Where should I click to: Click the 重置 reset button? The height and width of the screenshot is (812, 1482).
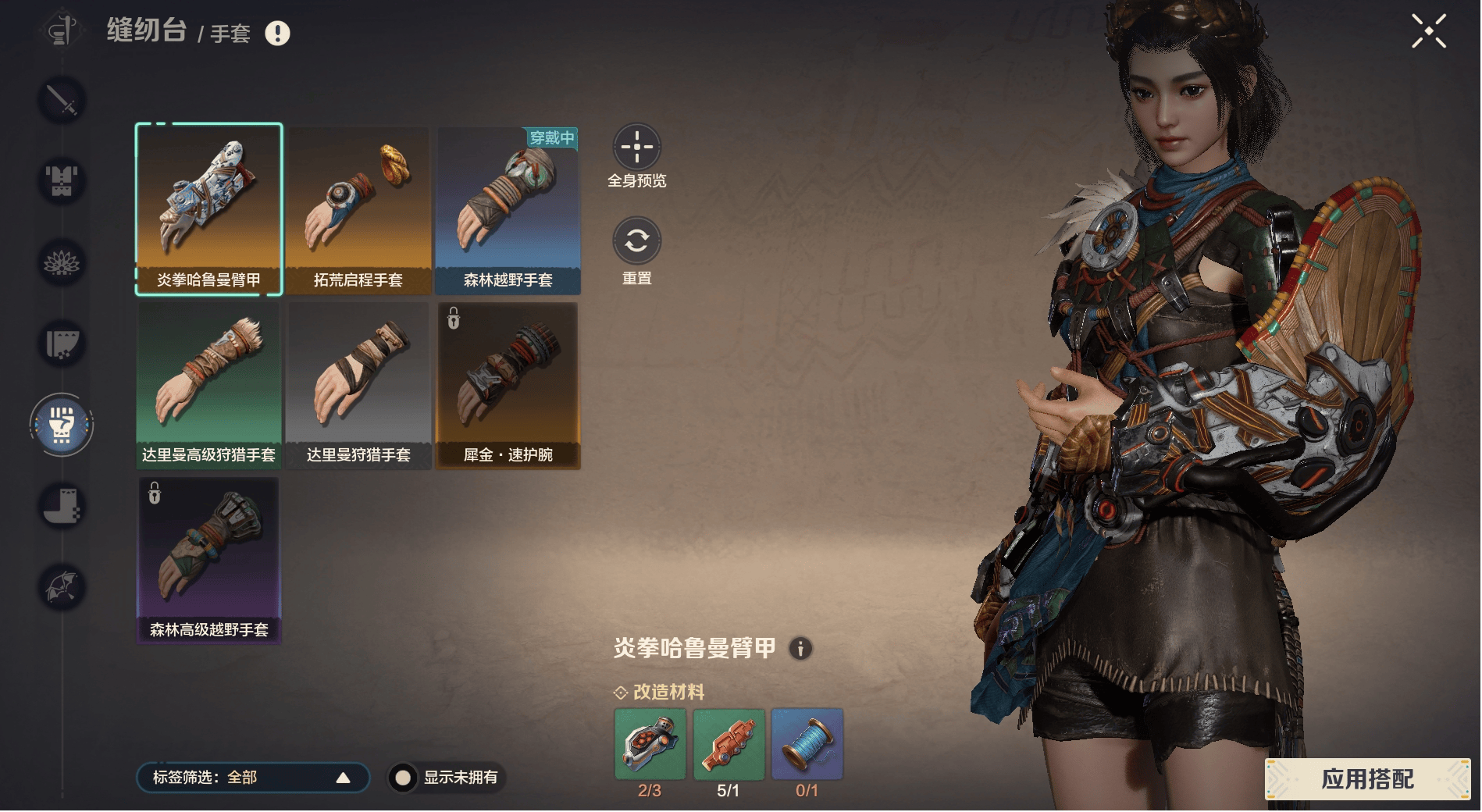(636, 240)
